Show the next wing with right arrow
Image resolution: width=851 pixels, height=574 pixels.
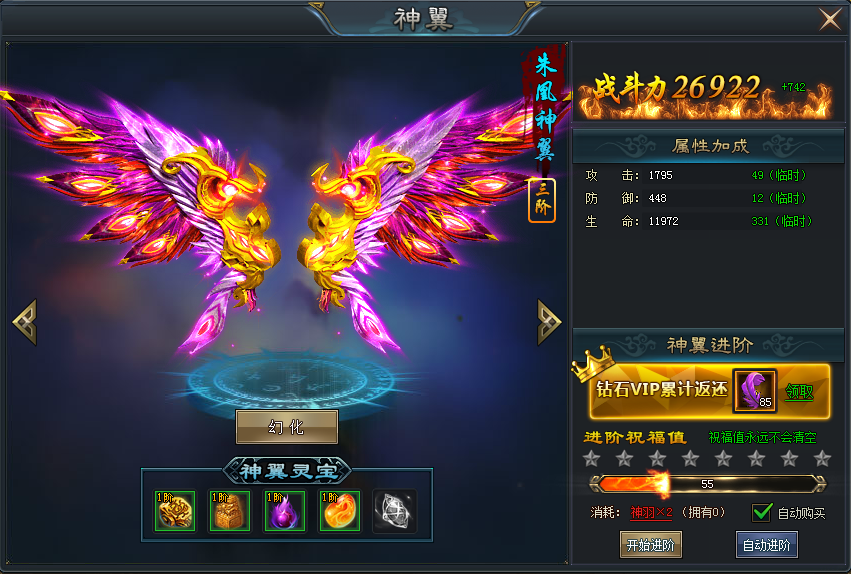pos(549,321)
